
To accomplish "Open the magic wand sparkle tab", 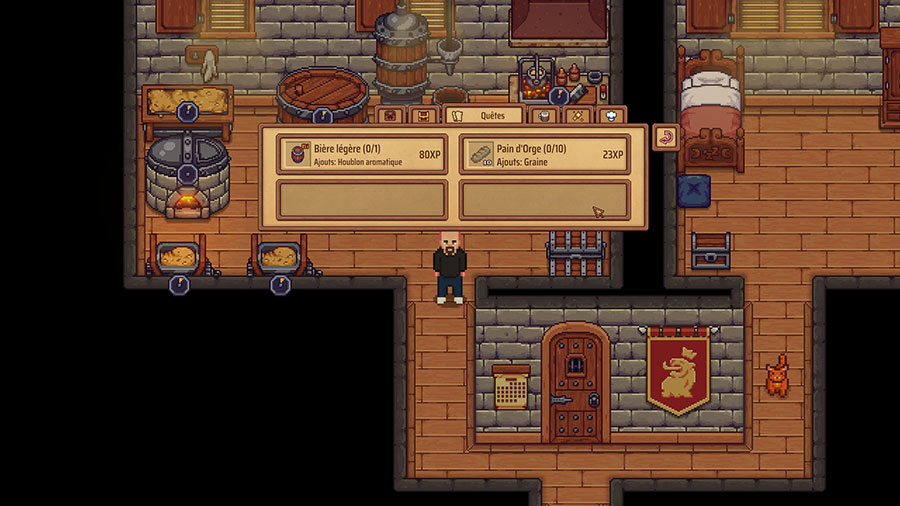I will click(577, 116).
